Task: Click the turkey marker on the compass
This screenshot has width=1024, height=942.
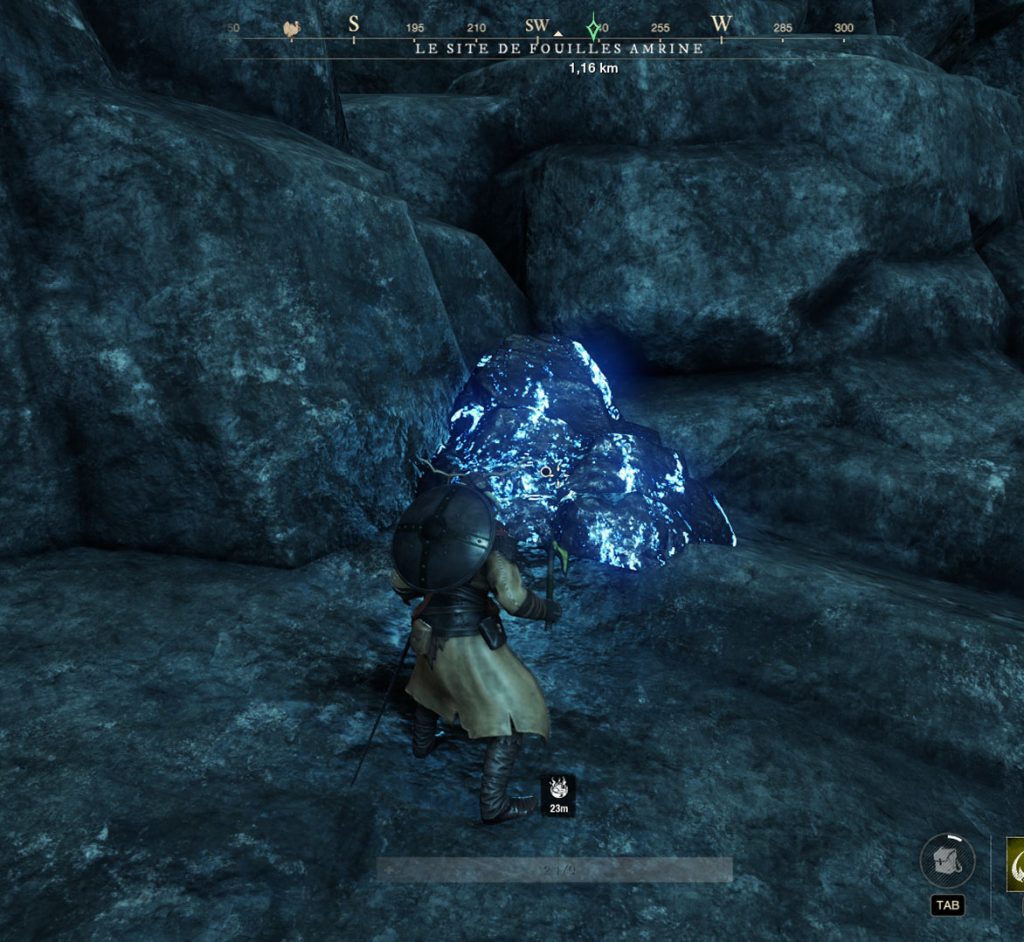Action: point(292,28)
